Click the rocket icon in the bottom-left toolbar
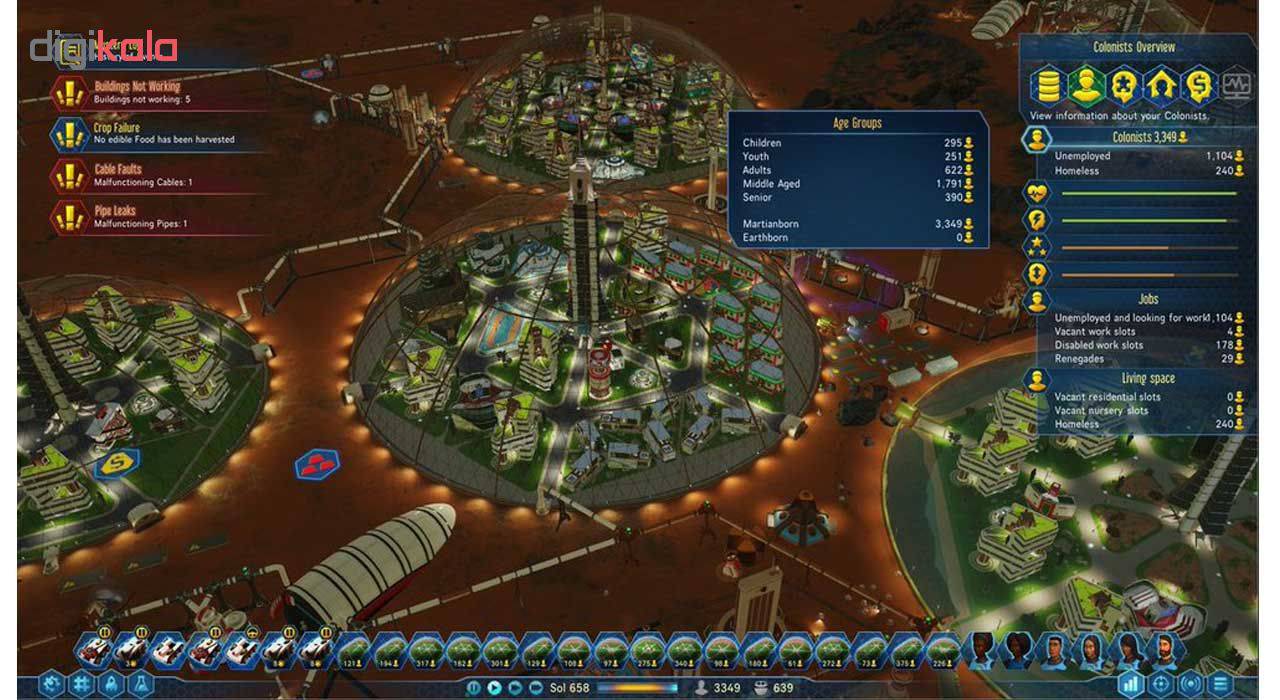Image resolution: width=1280 pixels, height=700 pixels. click(x=110, y=686)
